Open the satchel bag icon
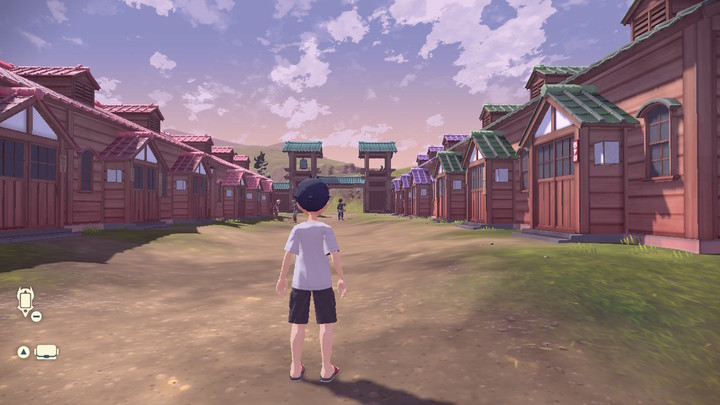This screenshot has height=405, width=720. [x=46, y=352]
